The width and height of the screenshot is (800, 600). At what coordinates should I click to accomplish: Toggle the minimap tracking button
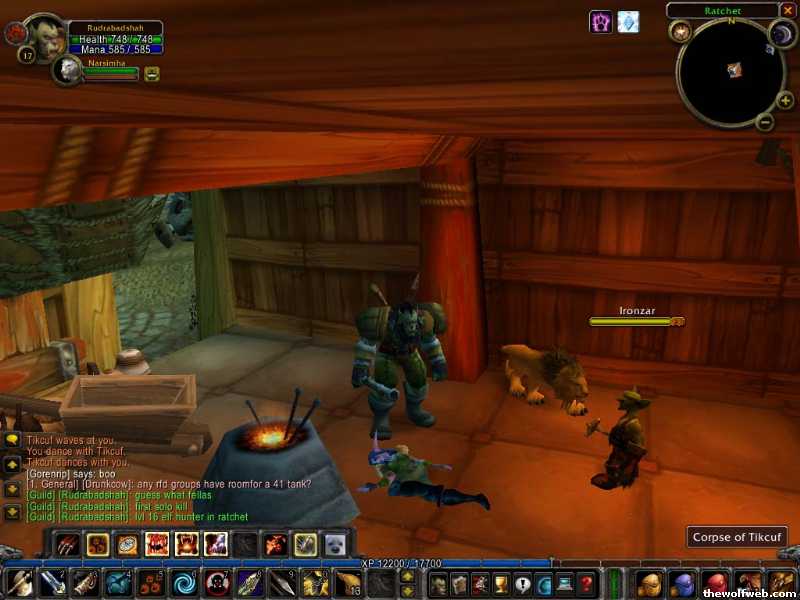click(681, 31)
